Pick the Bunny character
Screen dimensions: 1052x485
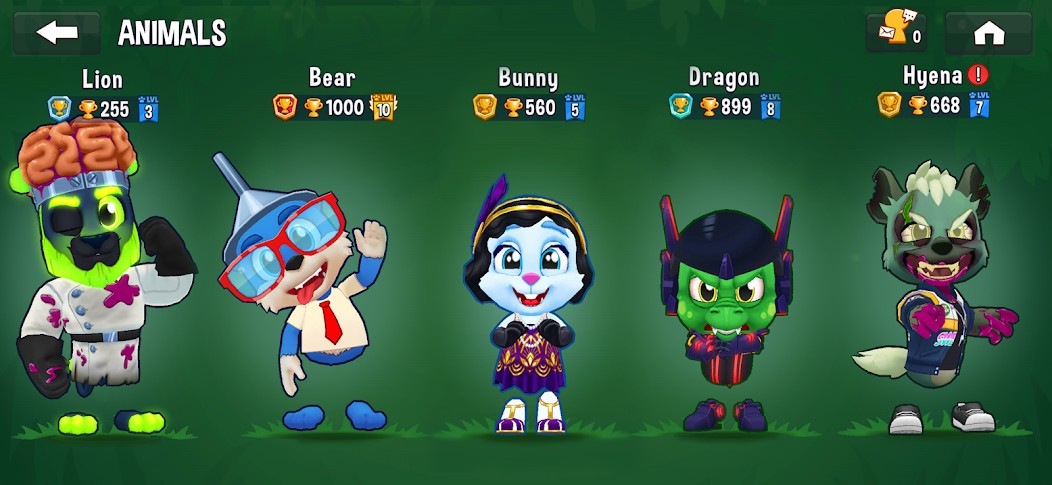click(x=528, y=300)
